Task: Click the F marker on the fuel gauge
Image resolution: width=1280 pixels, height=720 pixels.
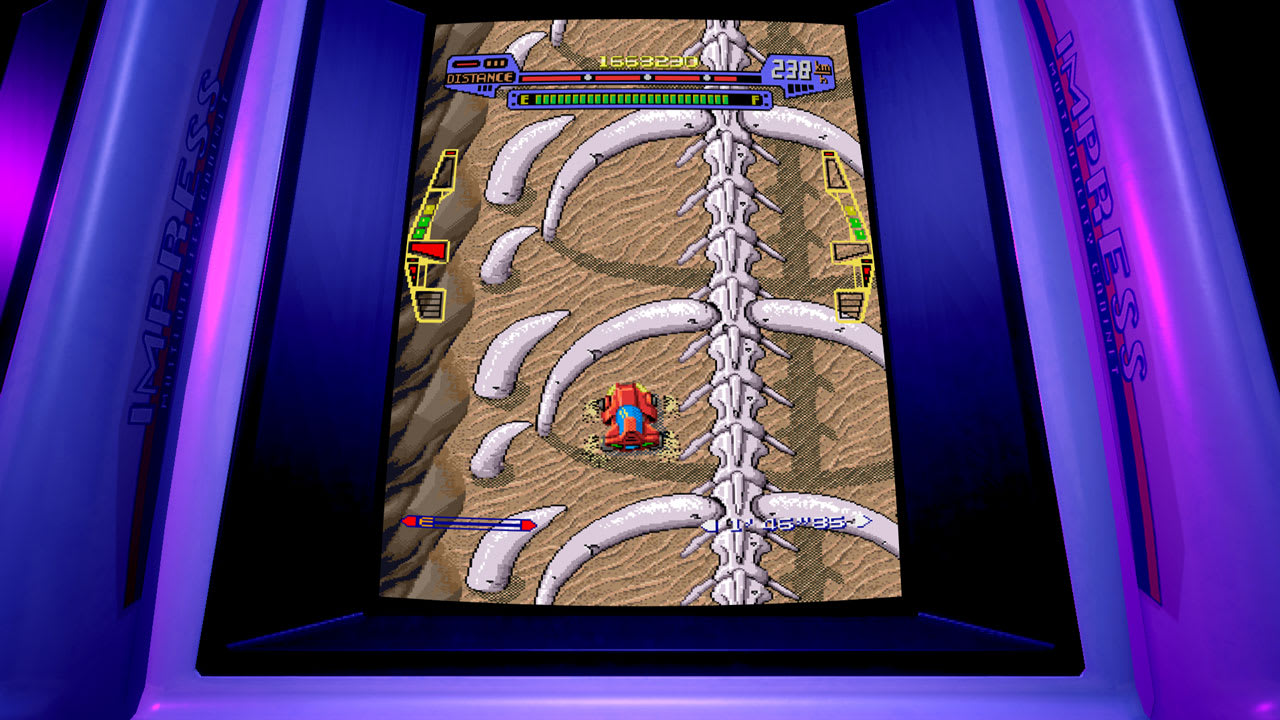Action: pos(754,100)
